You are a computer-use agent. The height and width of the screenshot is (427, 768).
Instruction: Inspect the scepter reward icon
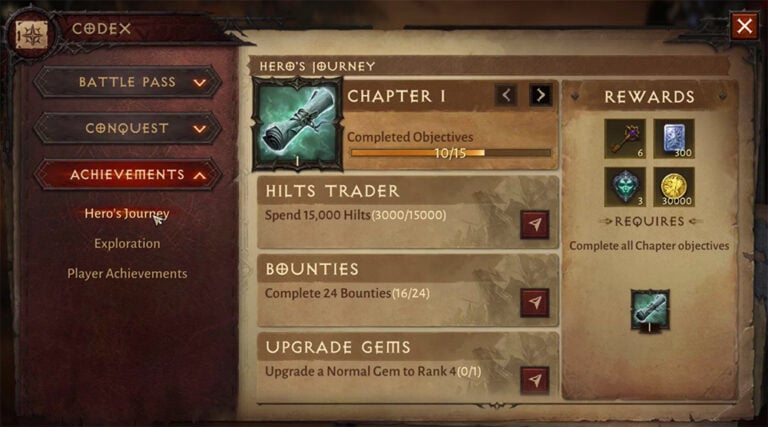pyautogui.click(x=625, y=139)
